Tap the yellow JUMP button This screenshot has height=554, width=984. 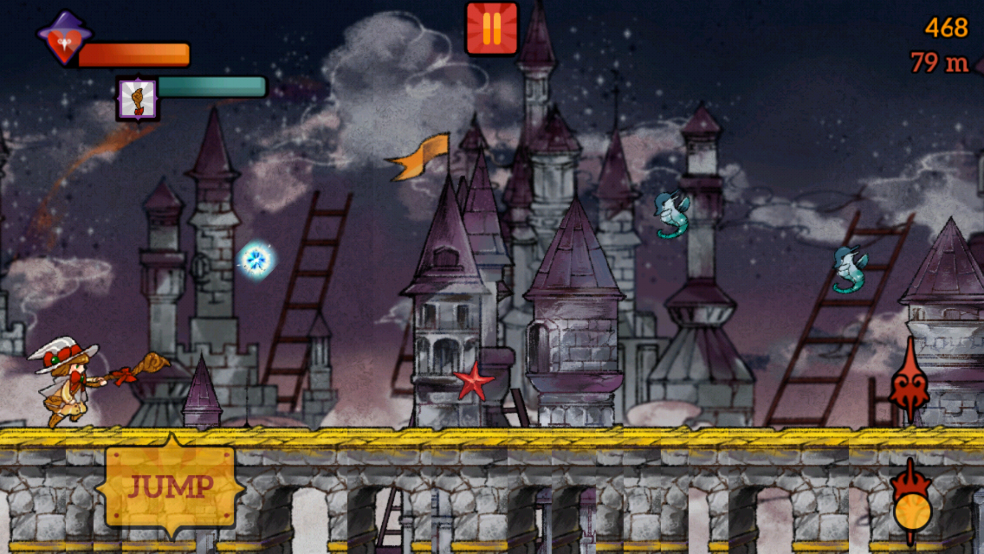pyautogui.click(x=170, y=487)
